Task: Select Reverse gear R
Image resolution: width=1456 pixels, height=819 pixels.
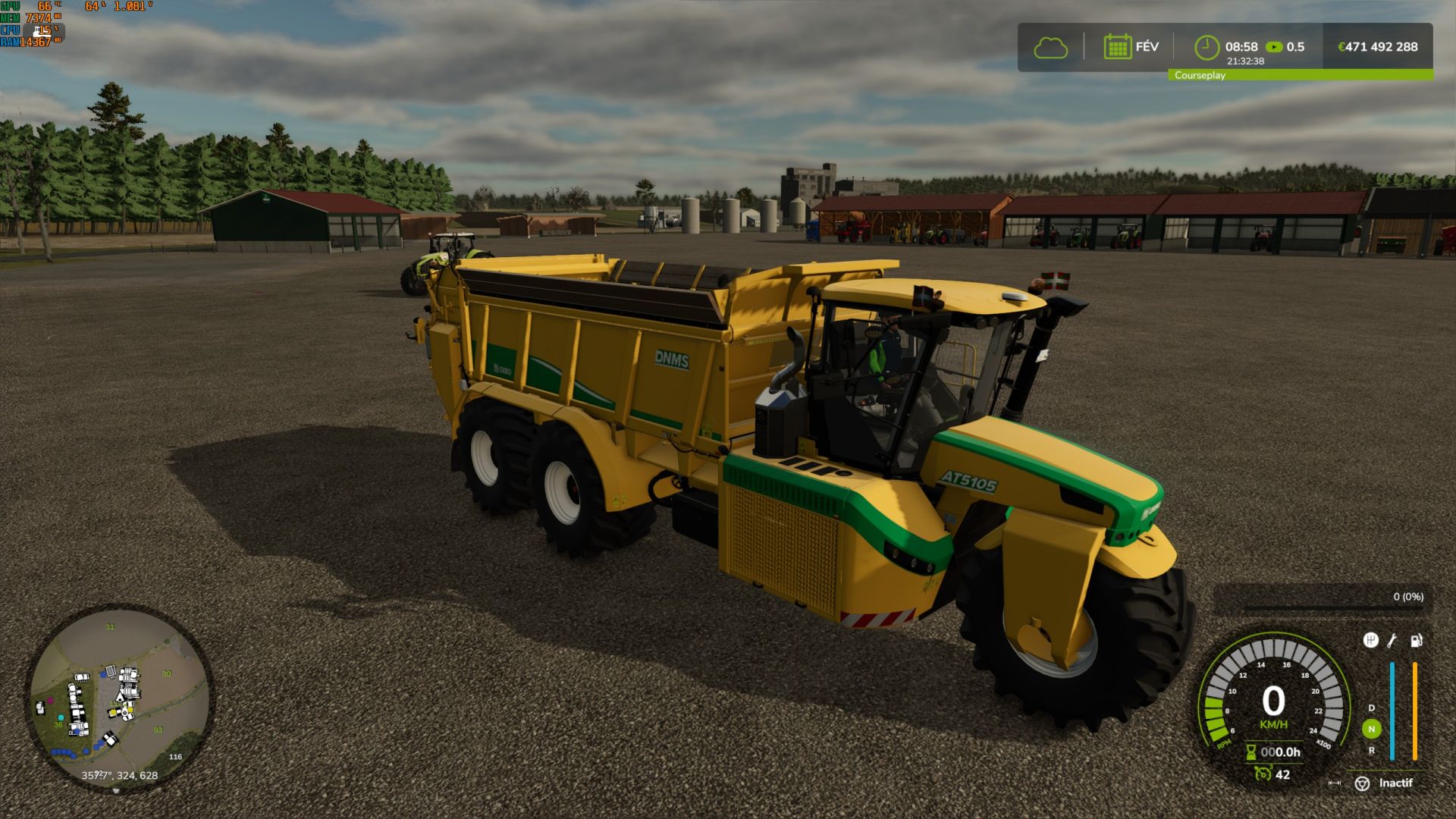Action: click(1371, 750)
